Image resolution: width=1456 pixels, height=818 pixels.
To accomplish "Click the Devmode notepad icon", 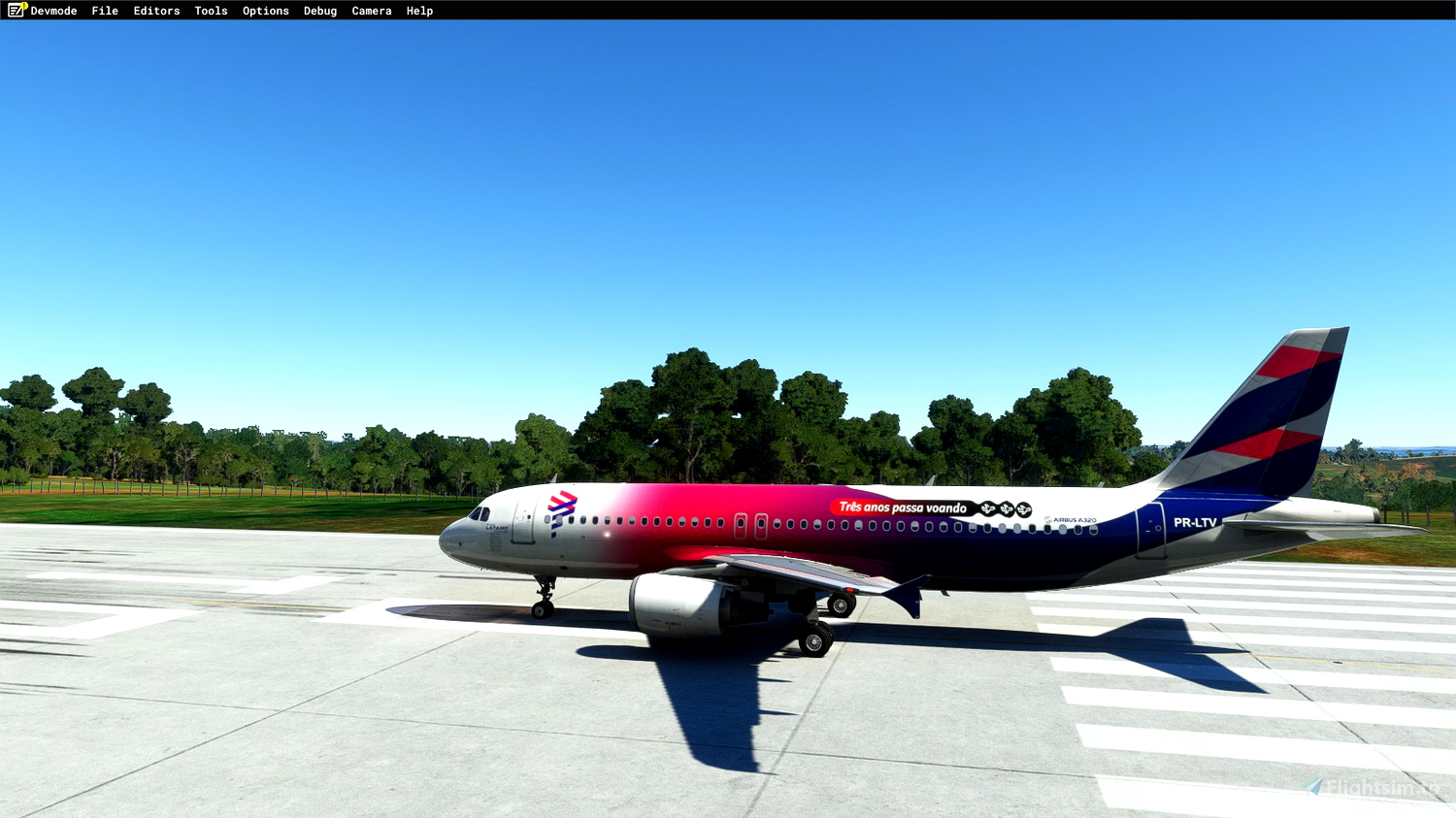I will coord(14,11).
